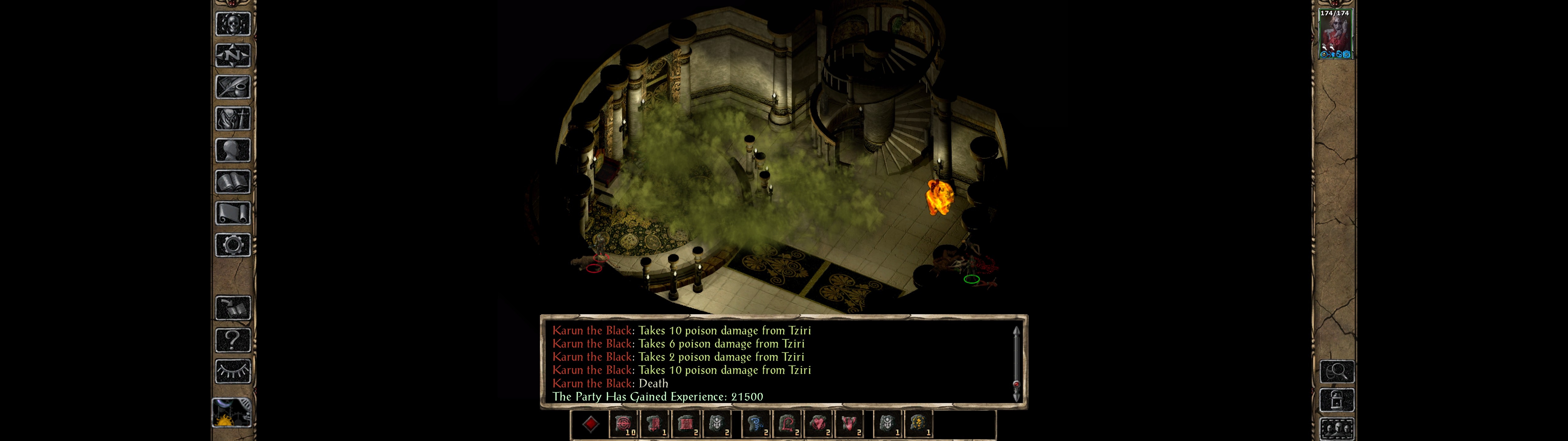Open the priest scroll button
Screen dimensions: 1568x441
pyautogui.click(x=233, y=213)
